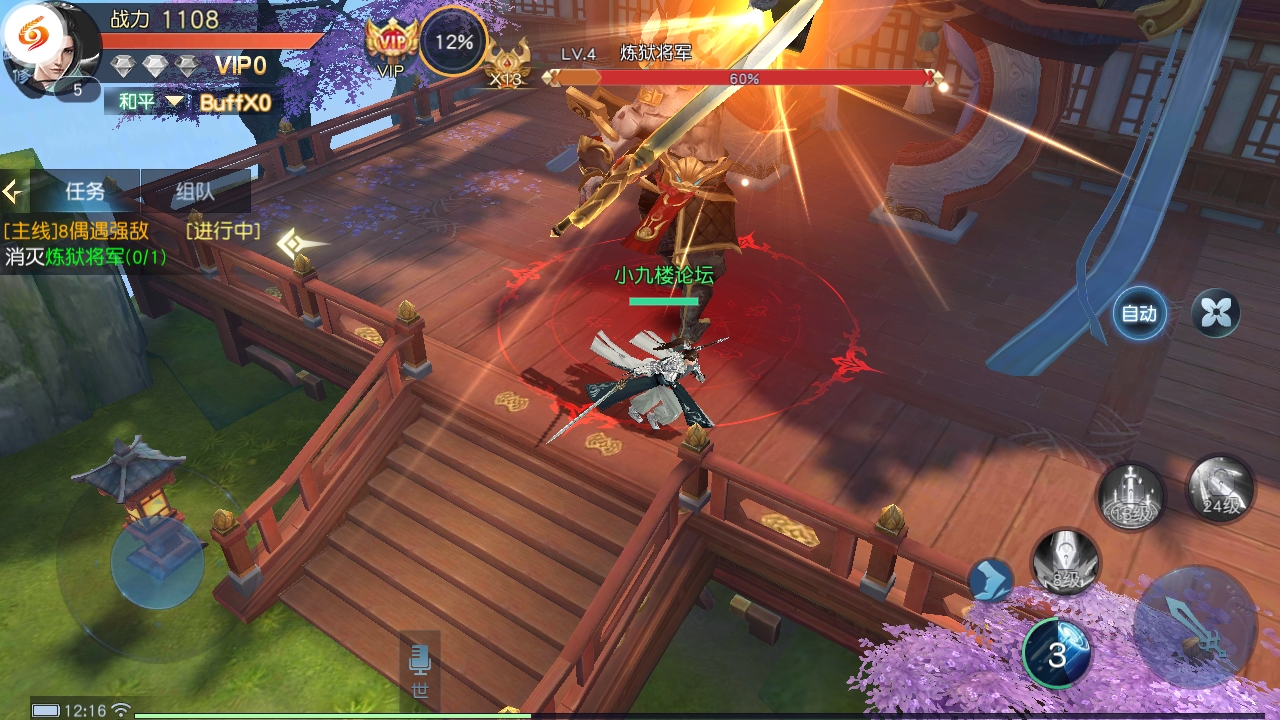This screenshot has height=720, width=1280.
Task: Tap the locked level 24 skill
Action: point(1220,489)
